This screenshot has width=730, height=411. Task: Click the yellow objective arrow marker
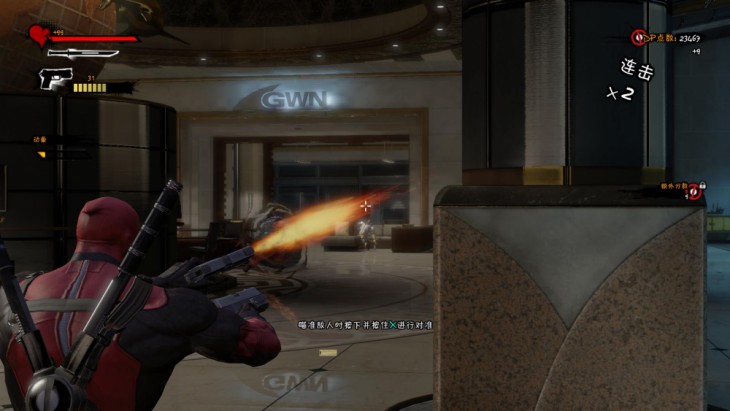[x=42, y=154]
